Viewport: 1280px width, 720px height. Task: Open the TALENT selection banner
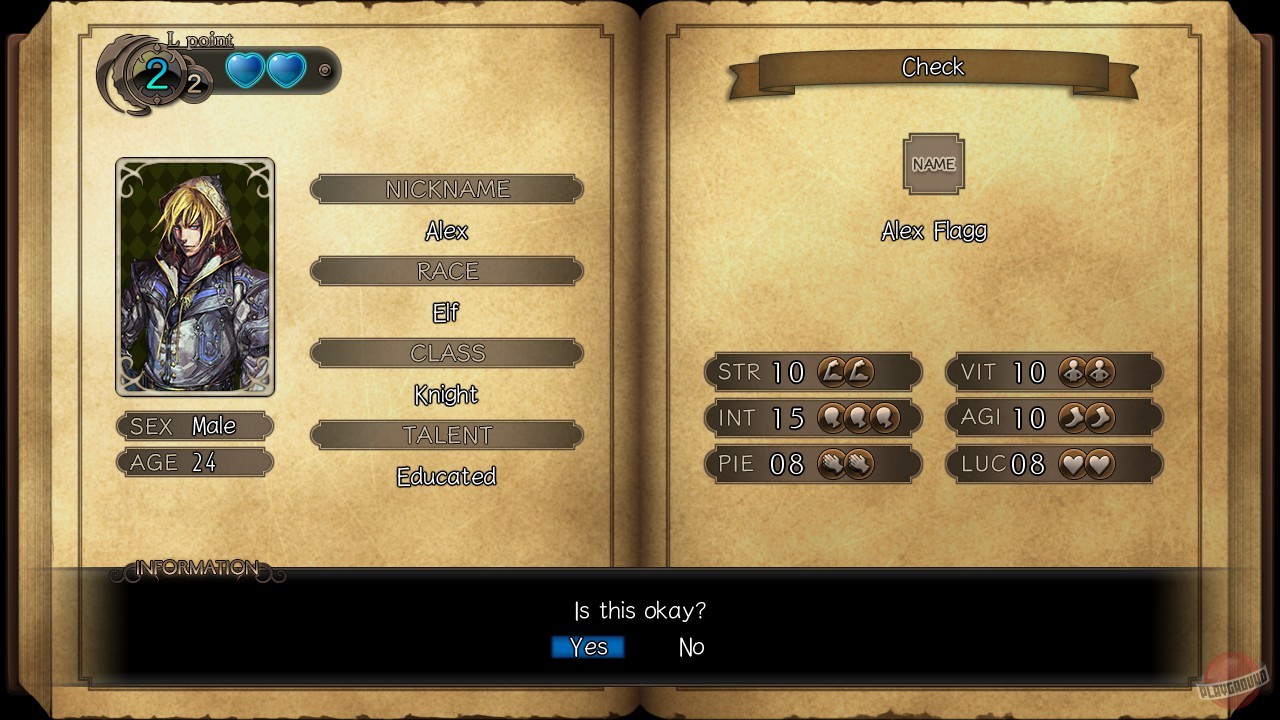pos(446,434)
